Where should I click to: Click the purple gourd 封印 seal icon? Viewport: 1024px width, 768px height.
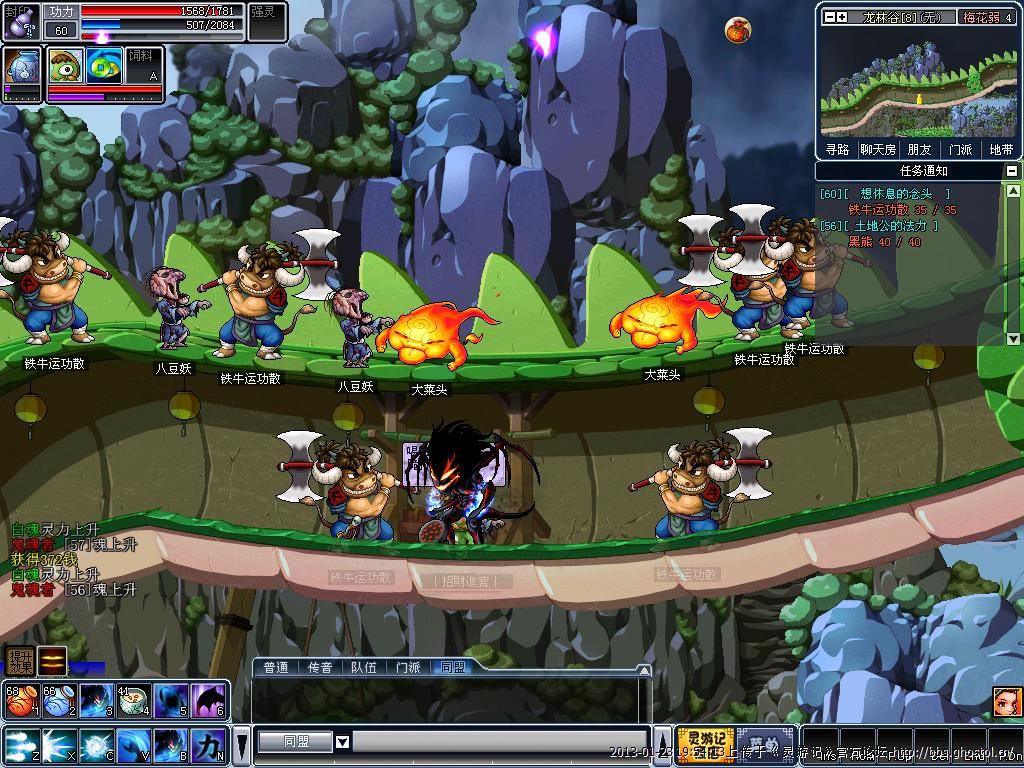click(22, 20)
